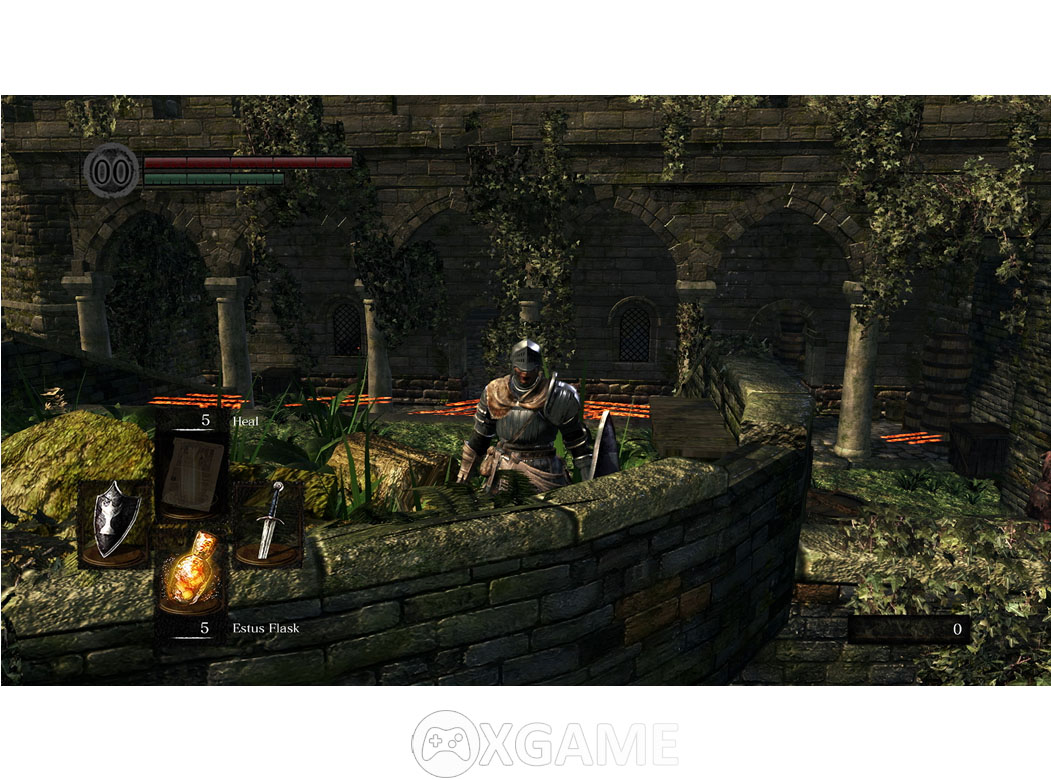Select the Heal miracle talisman slot
Image resolution: width=1051 pixels, height=780 pixels.
(190, 474)
